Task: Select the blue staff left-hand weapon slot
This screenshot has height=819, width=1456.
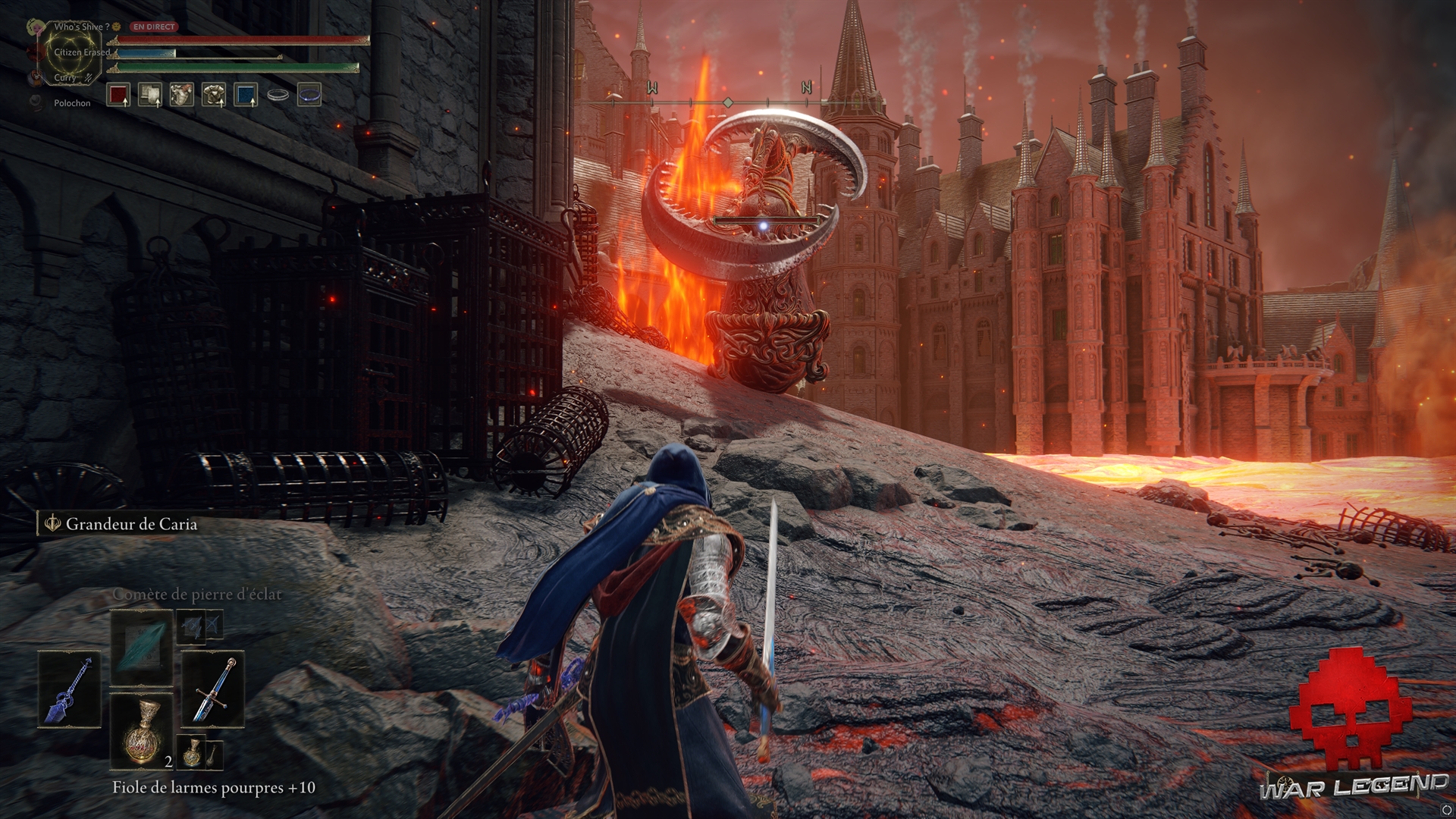Action: [70, 689]
